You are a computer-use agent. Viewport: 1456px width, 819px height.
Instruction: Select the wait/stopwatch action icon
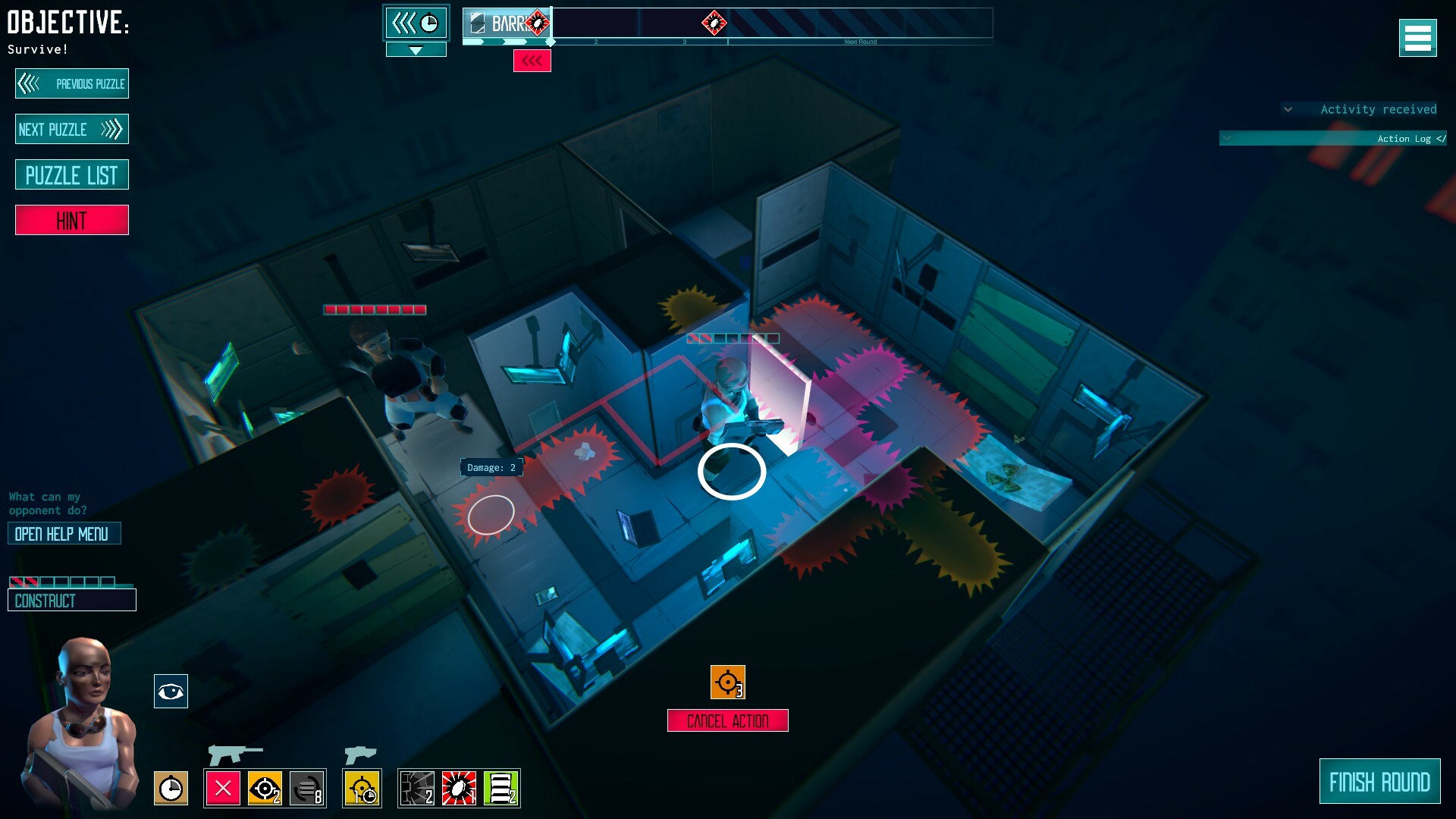point(171,789)
